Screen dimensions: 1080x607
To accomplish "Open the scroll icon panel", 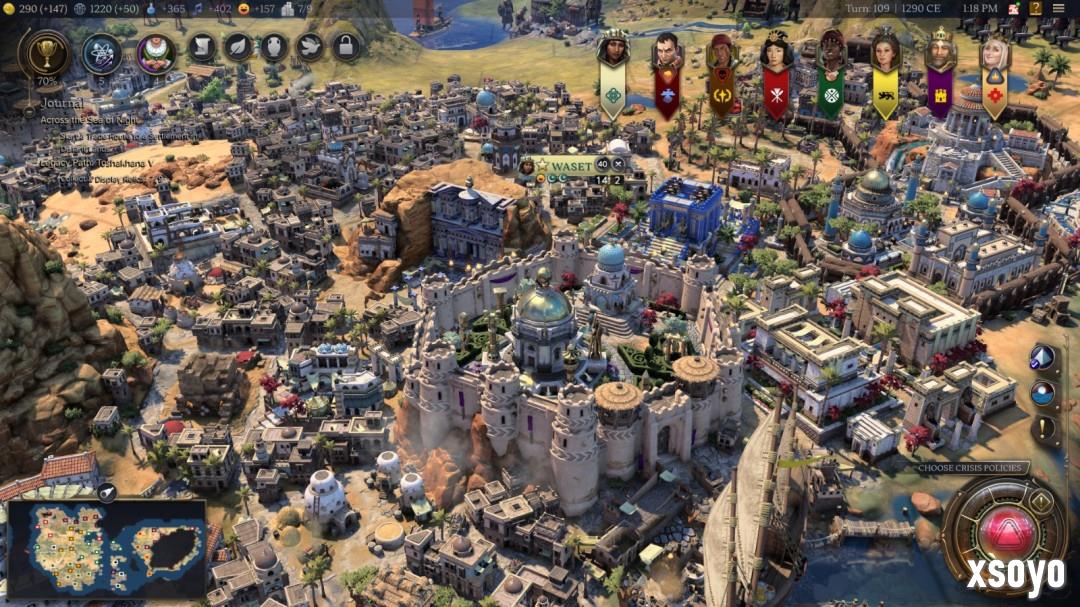I will 202,47.
